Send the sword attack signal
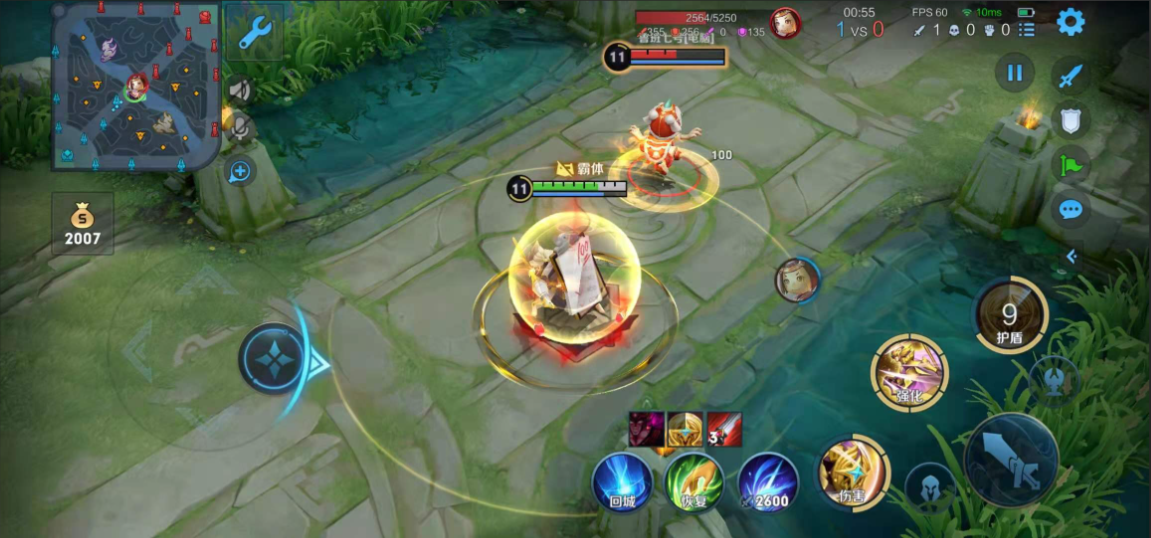Viewport: 1151px width, 538px height. [x=1071, y=76]
